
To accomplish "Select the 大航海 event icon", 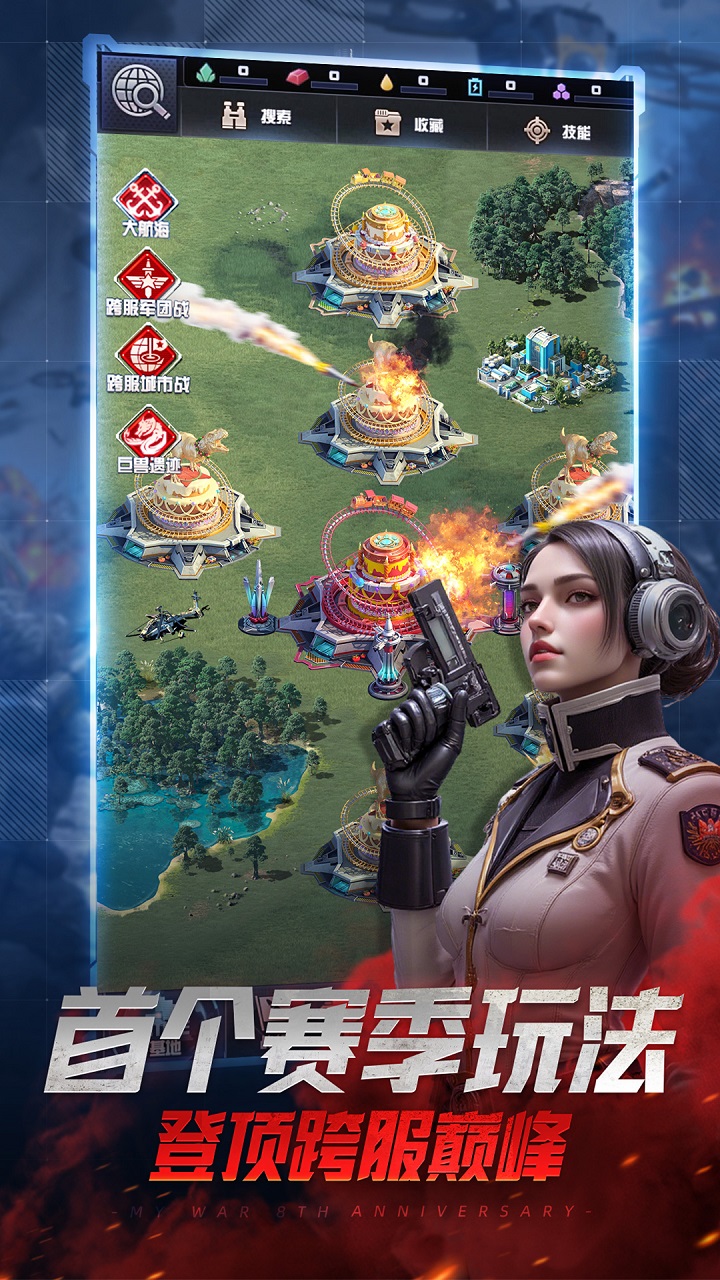I will (x=146, y=199).
